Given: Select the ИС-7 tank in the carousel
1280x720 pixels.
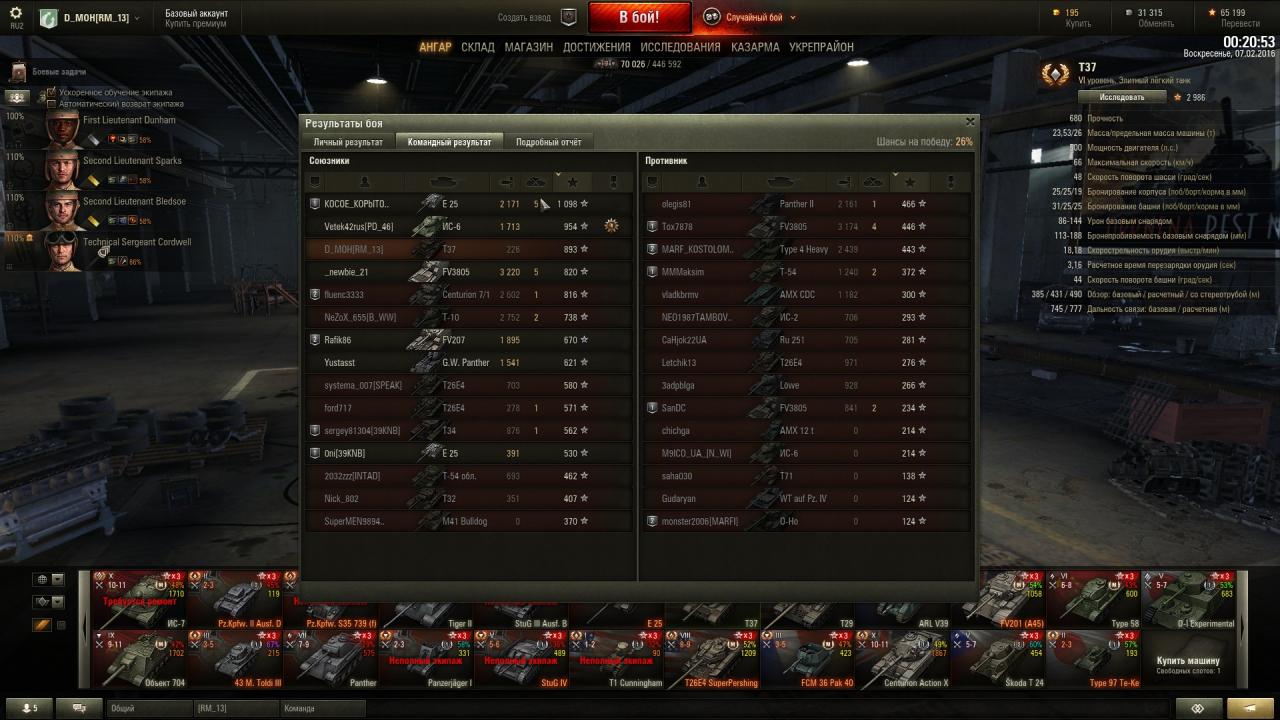Looking at the screenshot, I should (140, 598).
